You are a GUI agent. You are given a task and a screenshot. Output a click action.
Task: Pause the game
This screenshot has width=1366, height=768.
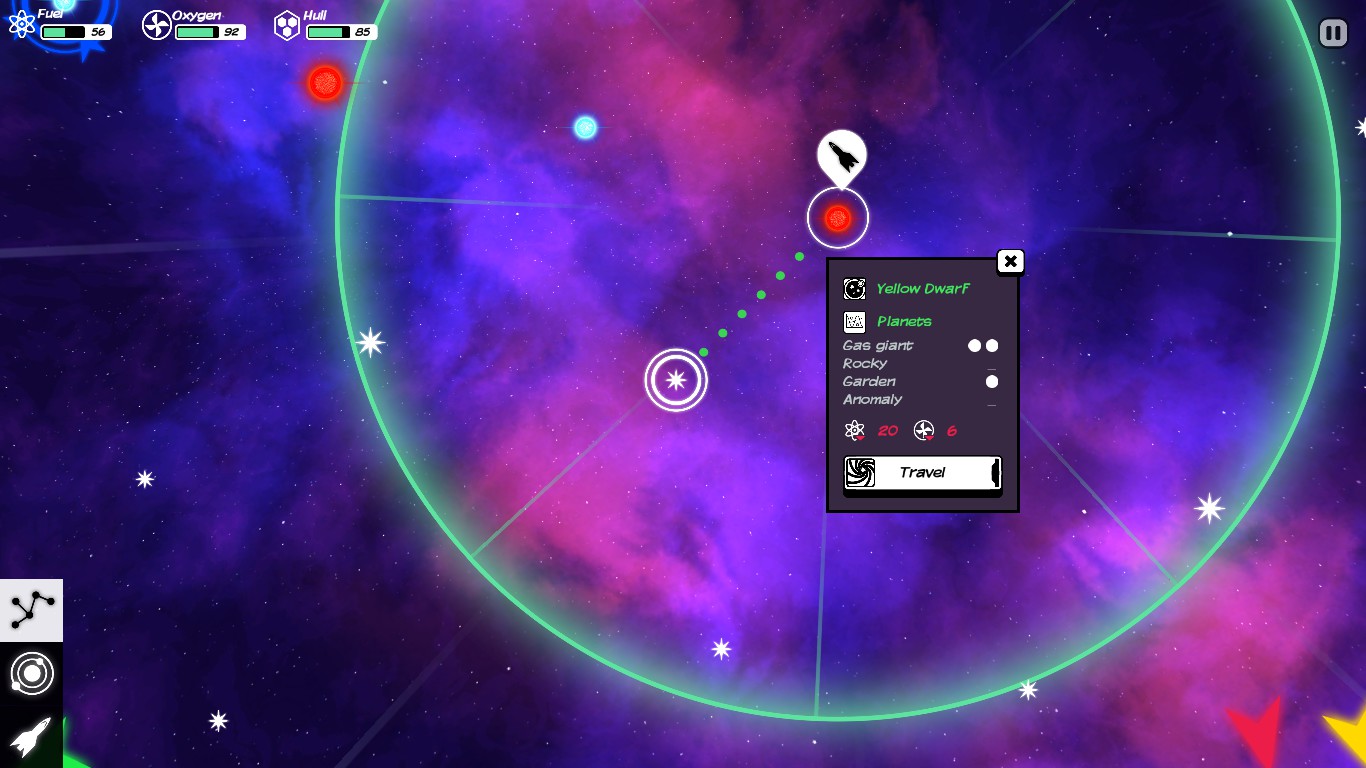[x=1333, y=33]
